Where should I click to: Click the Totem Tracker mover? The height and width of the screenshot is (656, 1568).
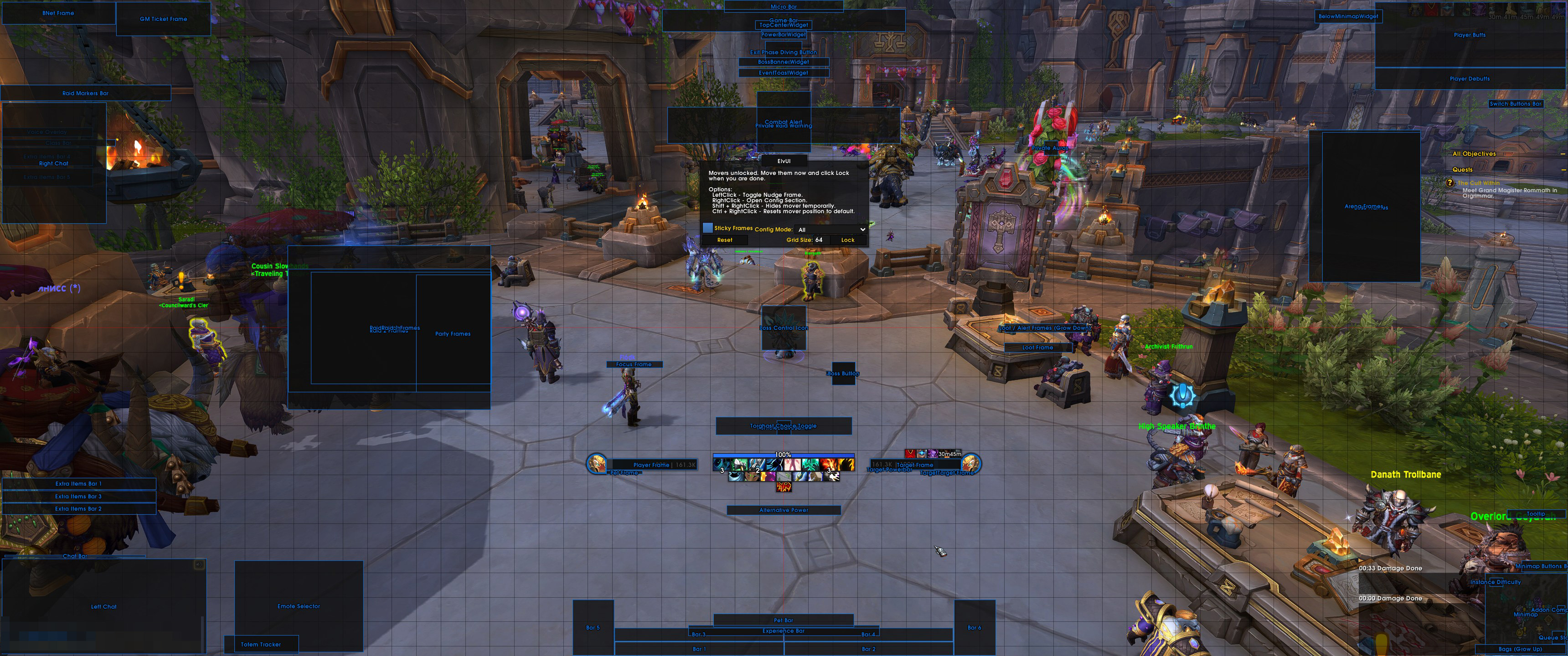(261, 644)
